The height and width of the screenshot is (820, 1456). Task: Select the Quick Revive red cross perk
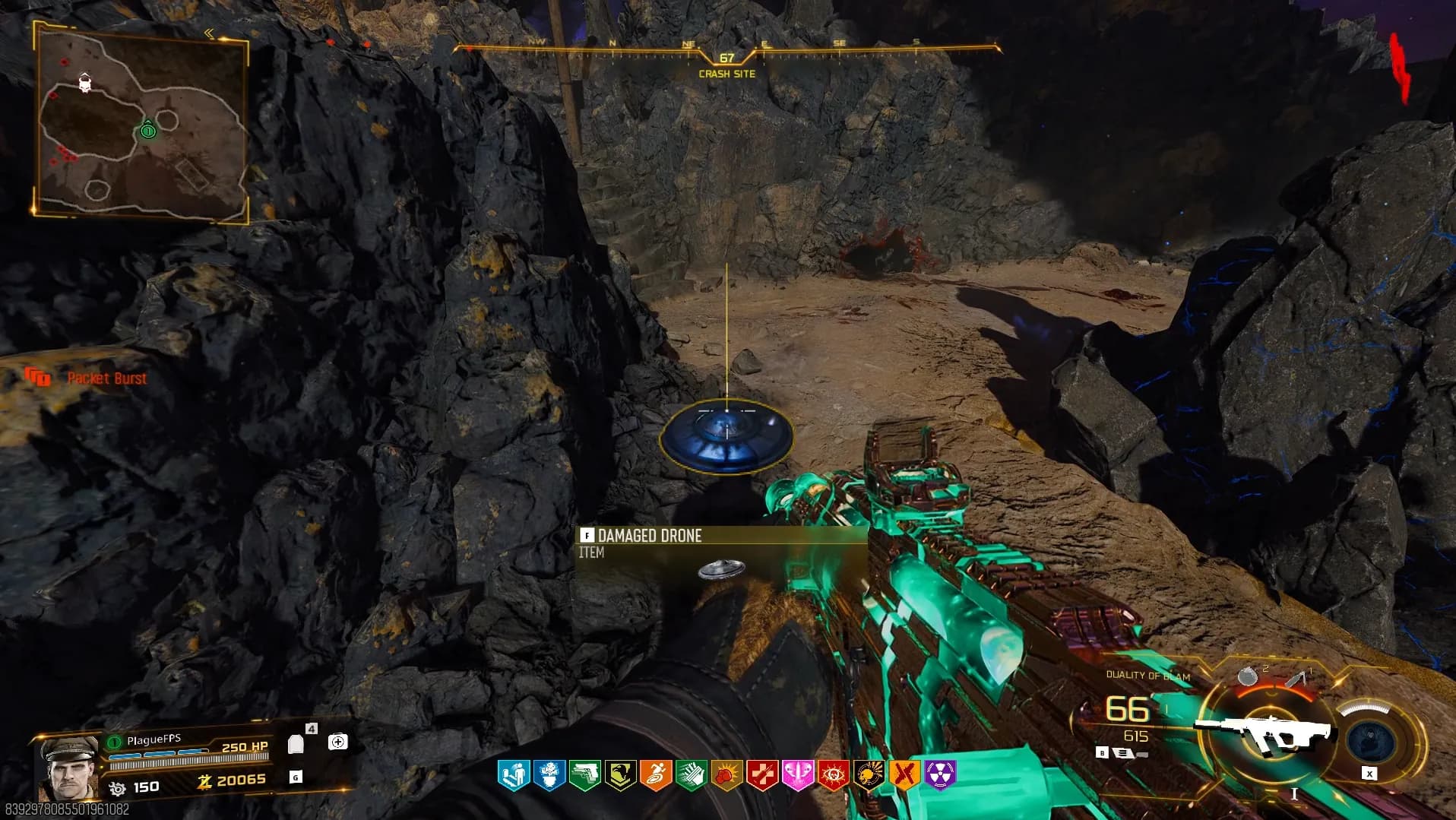pos(762,775)
